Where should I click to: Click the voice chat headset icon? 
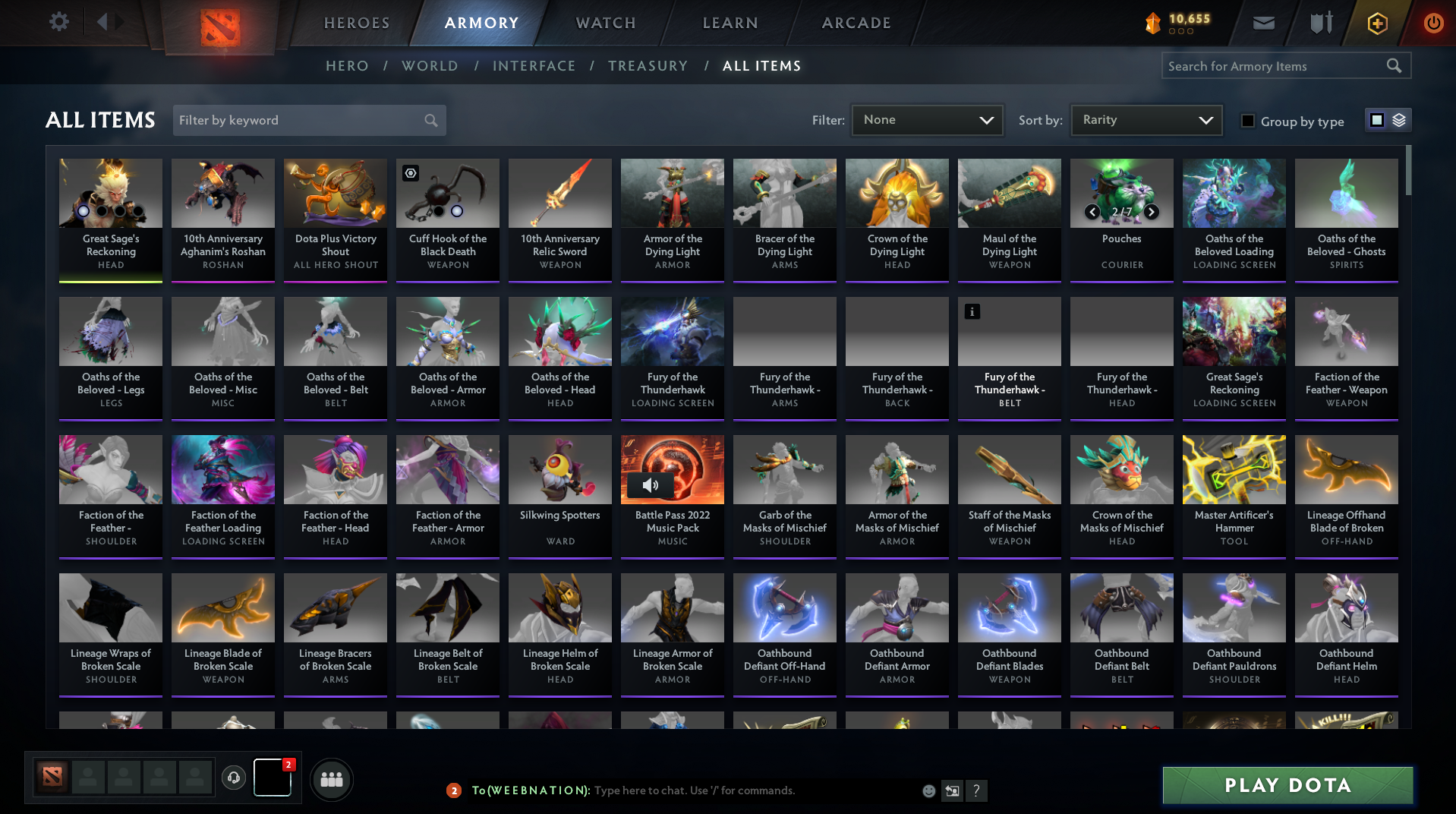point(234,779)
